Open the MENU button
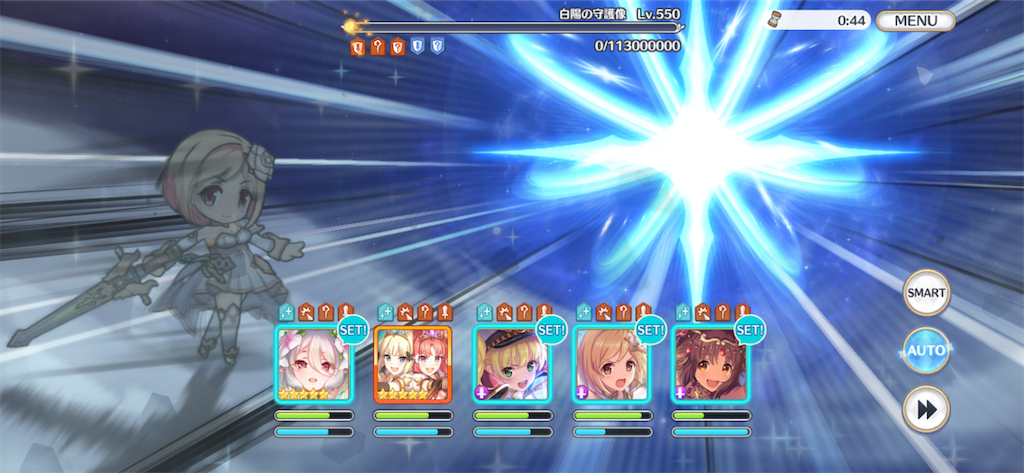This screenshot has height=473, width=1024. [915, 20]
